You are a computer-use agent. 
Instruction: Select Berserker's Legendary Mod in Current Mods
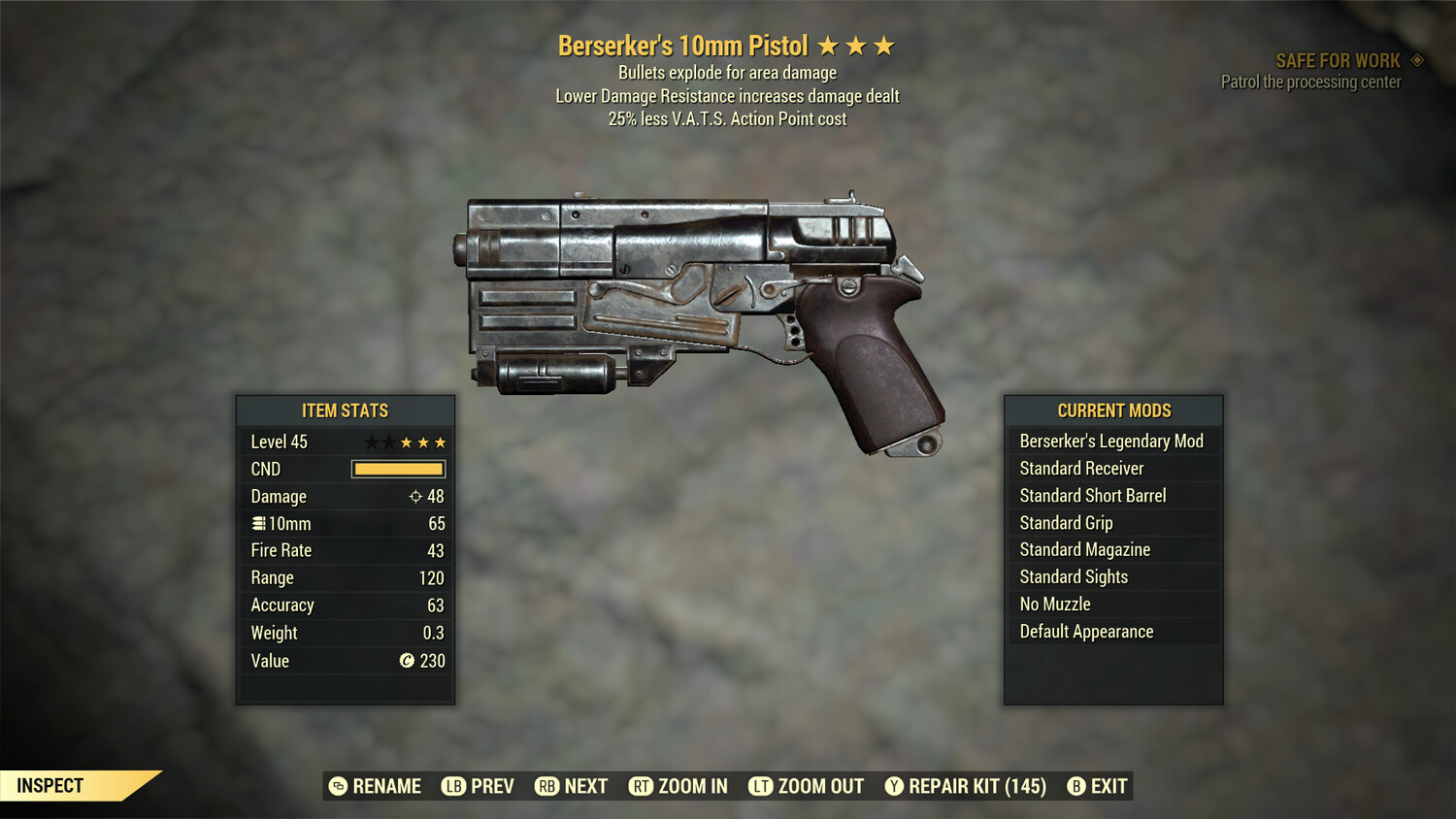(x=1111, y=441)
